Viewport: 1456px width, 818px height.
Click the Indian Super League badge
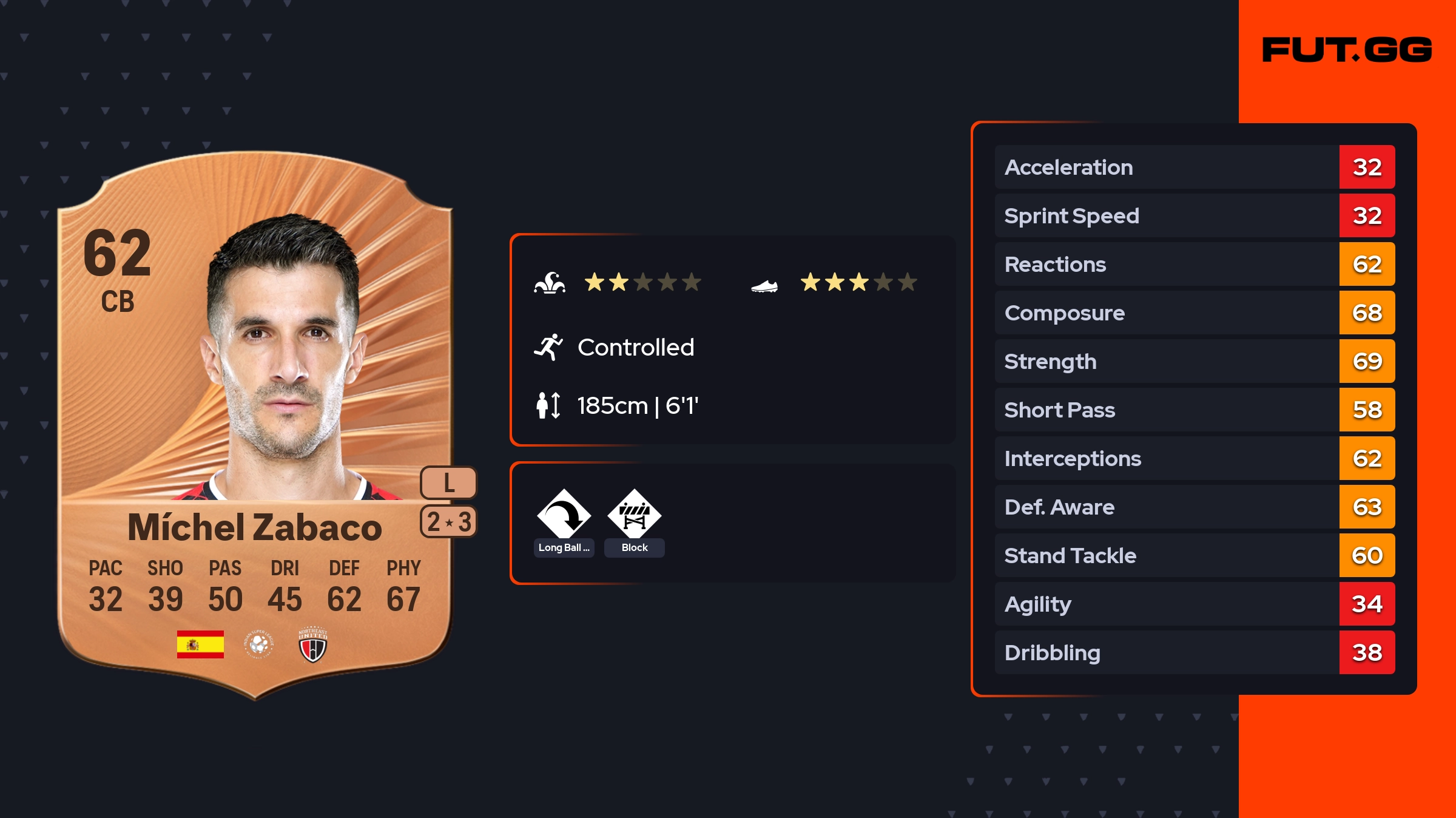tap(259, 644)
